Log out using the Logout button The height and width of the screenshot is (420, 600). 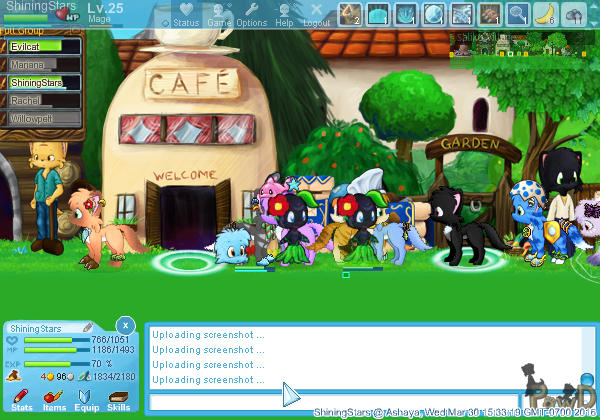316,13
